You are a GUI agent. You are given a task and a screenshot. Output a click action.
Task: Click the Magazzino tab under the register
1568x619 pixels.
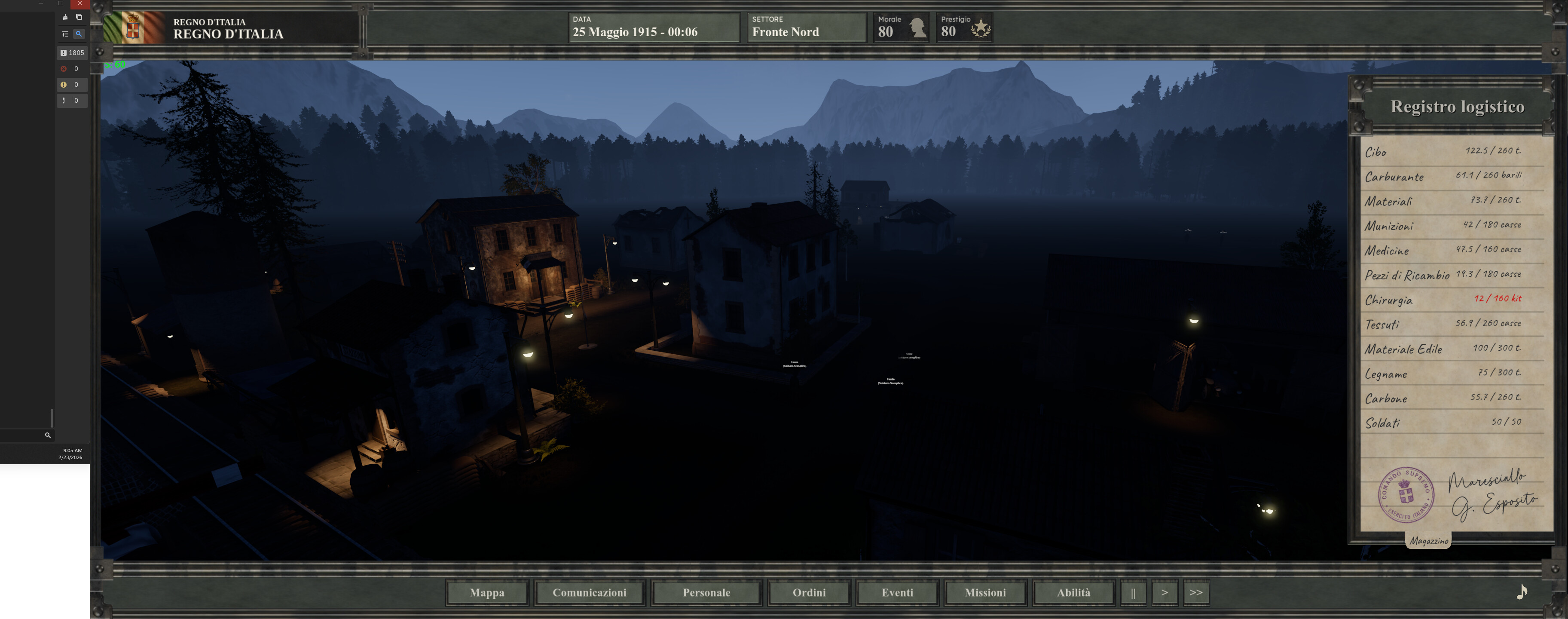(1428, 540)
